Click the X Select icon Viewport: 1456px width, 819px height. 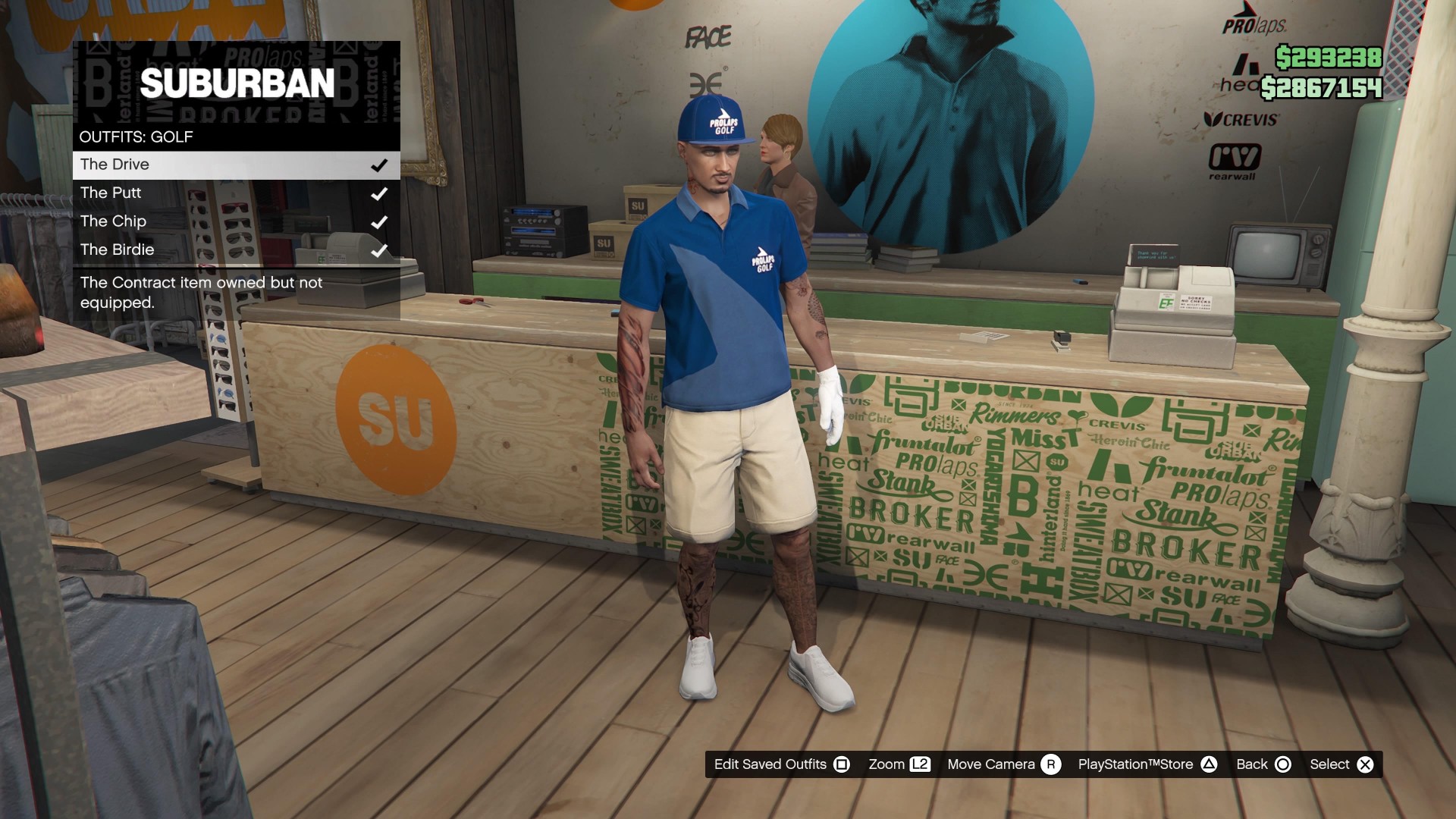tap(1363, 764)
